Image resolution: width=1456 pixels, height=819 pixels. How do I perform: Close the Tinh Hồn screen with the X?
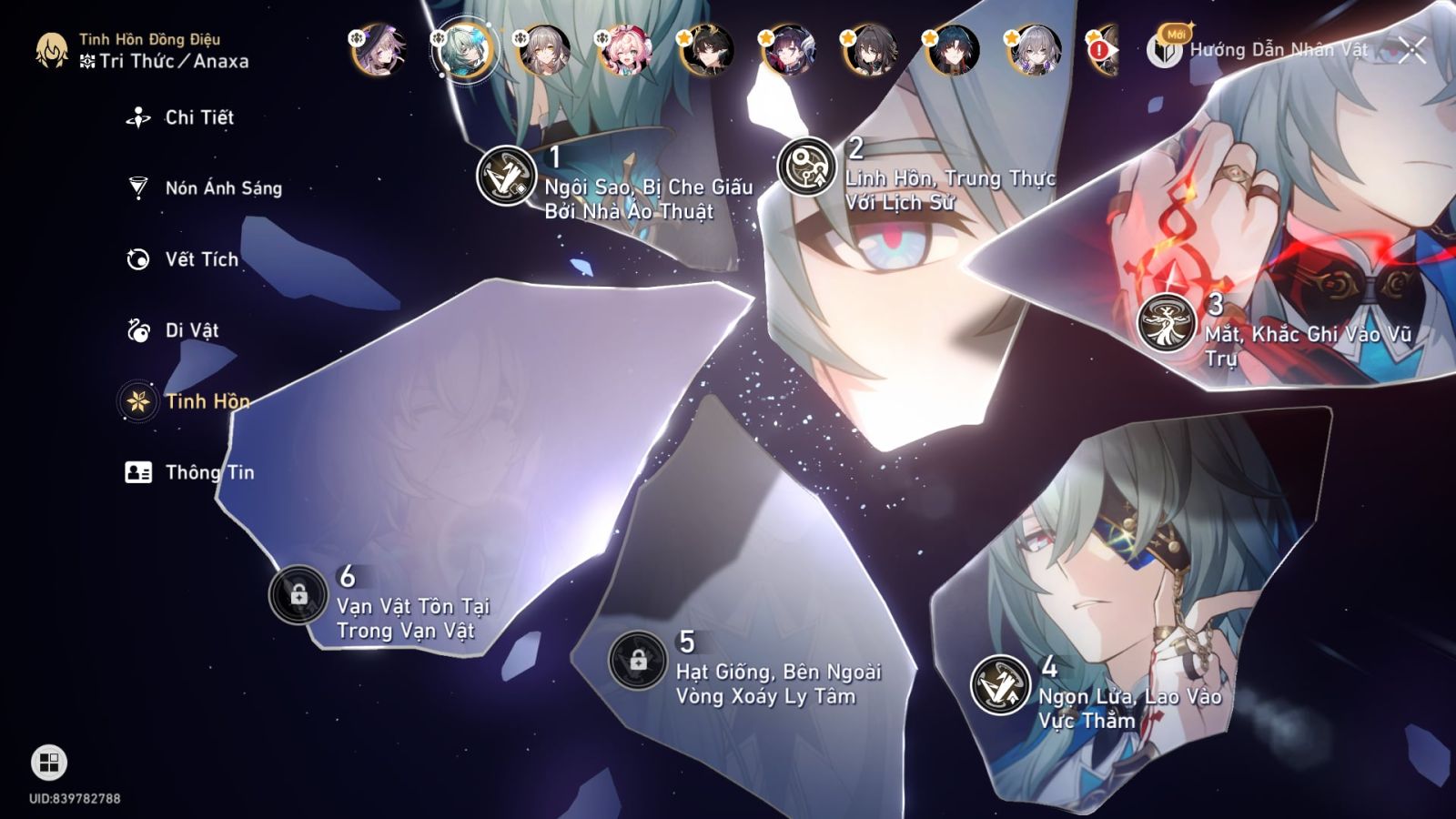(1411, 50)
